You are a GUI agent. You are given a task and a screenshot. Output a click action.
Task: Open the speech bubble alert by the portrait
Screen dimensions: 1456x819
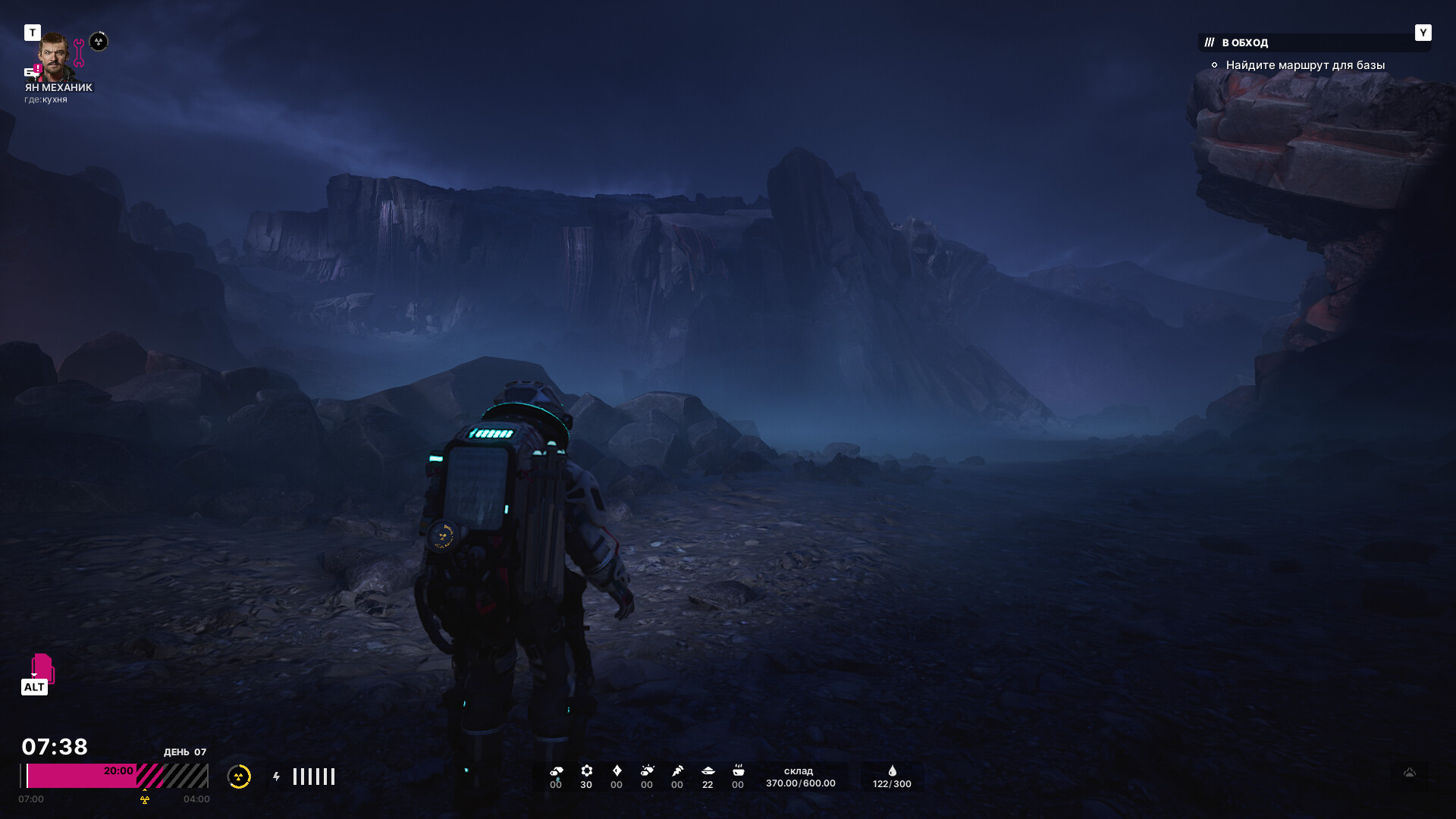(32, 72)
